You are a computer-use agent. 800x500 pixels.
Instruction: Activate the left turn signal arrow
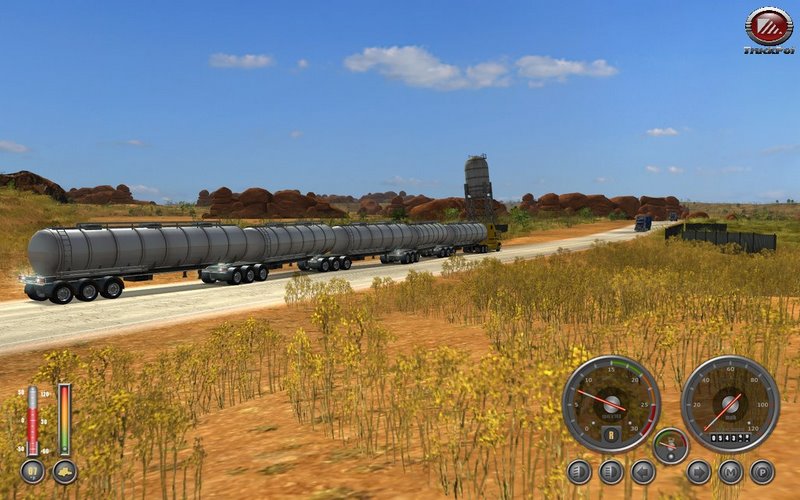[x=643, y=472]
